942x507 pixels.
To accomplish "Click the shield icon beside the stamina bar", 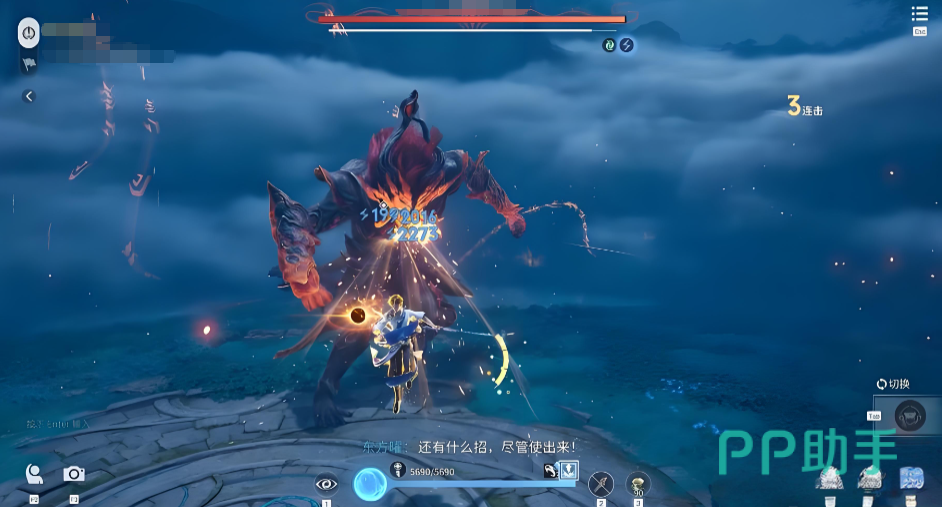I will pos(568,471).
